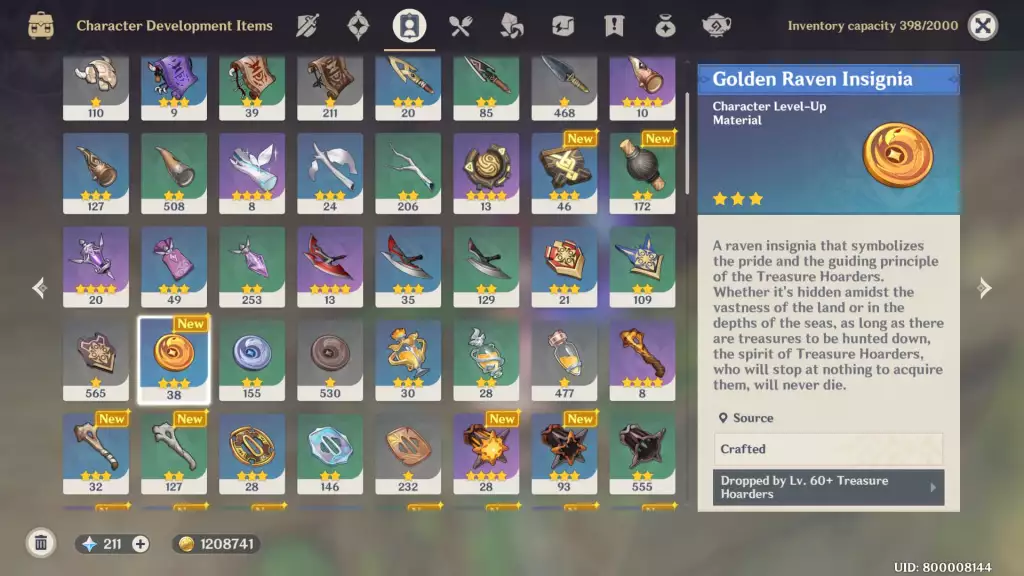Viewport: 1024px width, 576px height.
Task: Open the trash can delete button
Action: (x=41, y=544)
